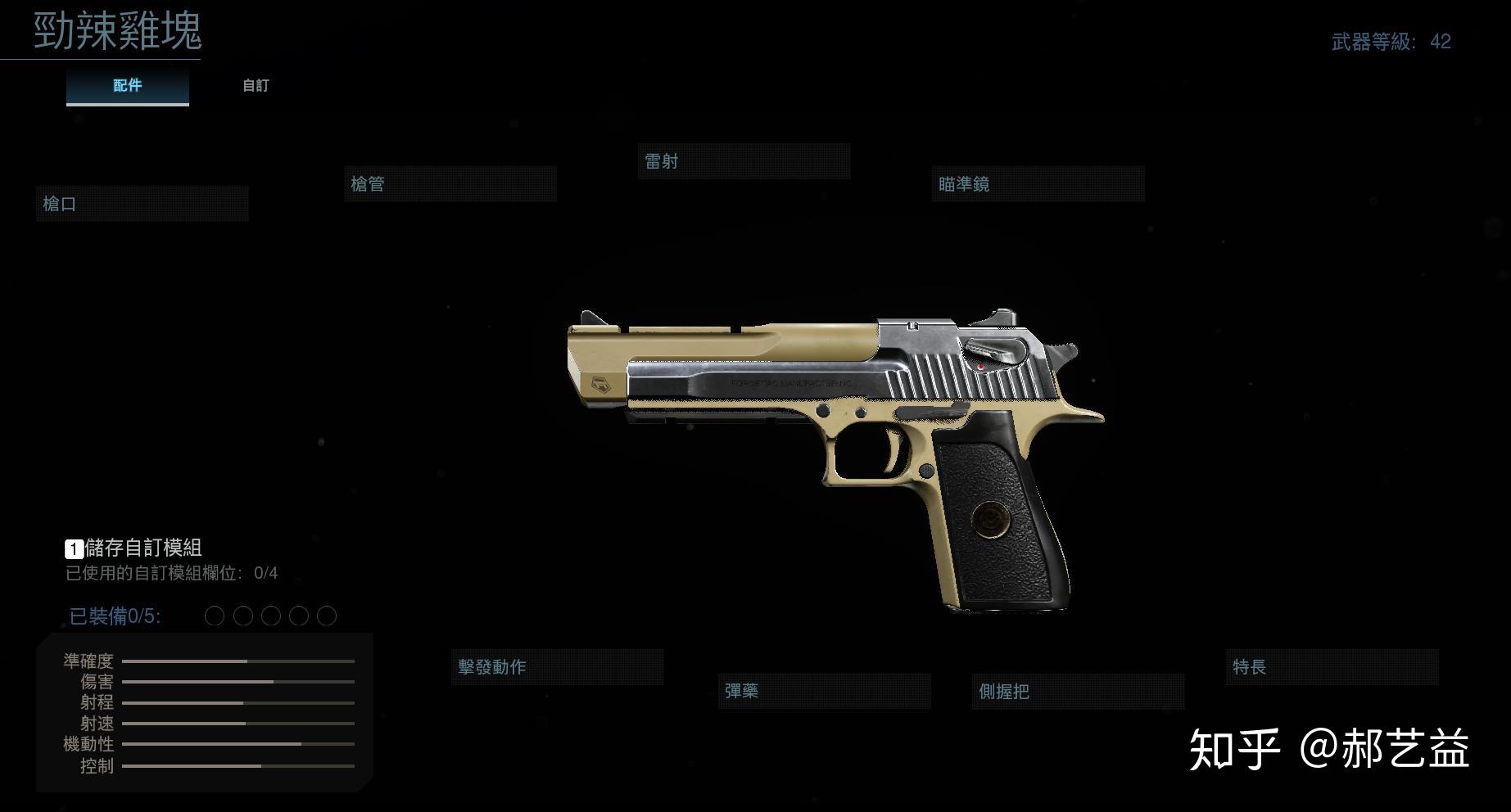Select the last equipped mod circle
This screenshot has height=812, width=1511.
tap(327, 615)
